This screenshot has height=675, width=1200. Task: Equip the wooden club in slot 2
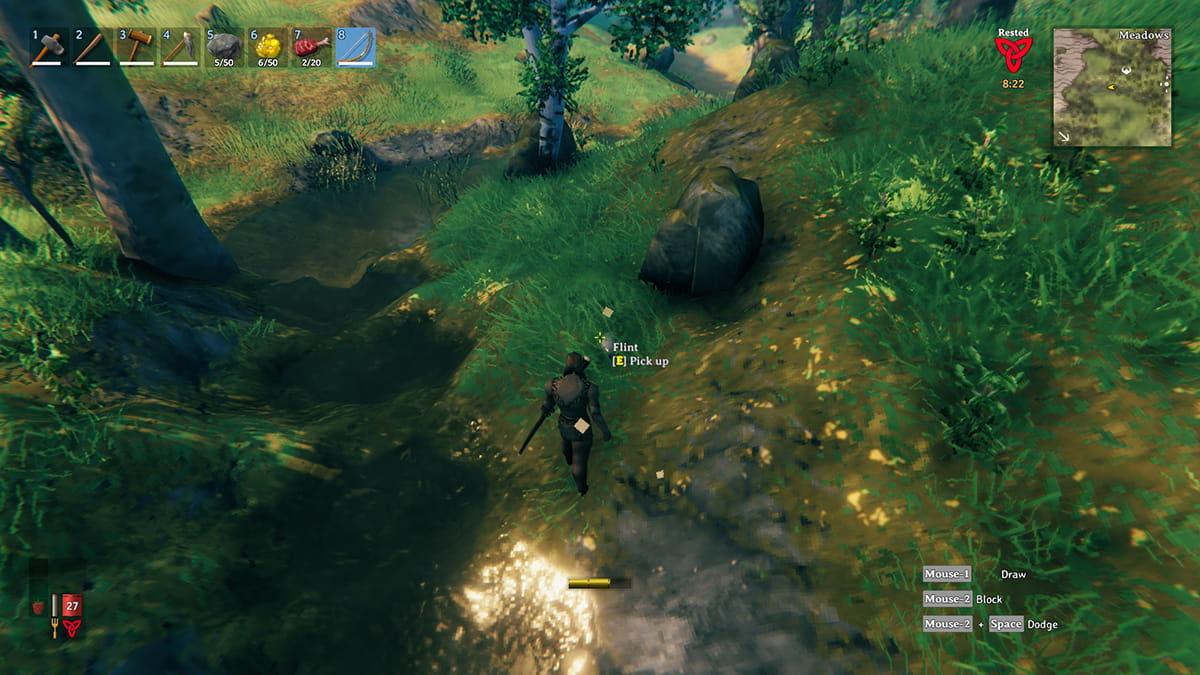pyautogui.click(x=92, y=47)
